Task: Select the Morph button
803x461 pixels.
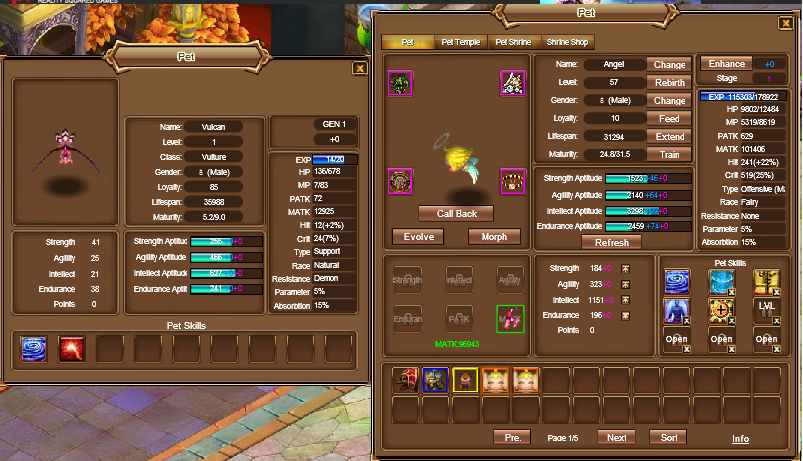Action: (x=493, y=237)
